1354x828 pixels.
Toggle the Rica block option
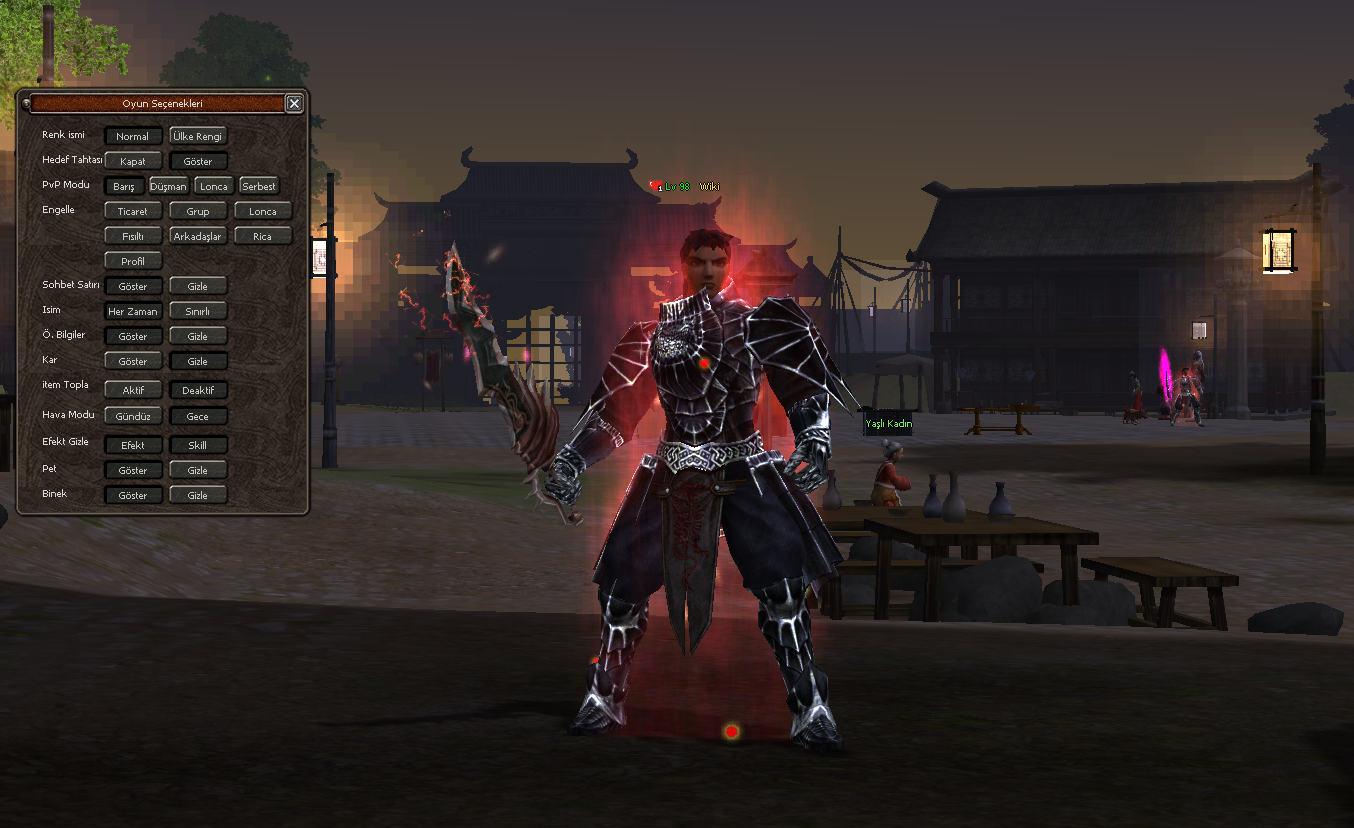pyautogui.click(x=263, y=236)
